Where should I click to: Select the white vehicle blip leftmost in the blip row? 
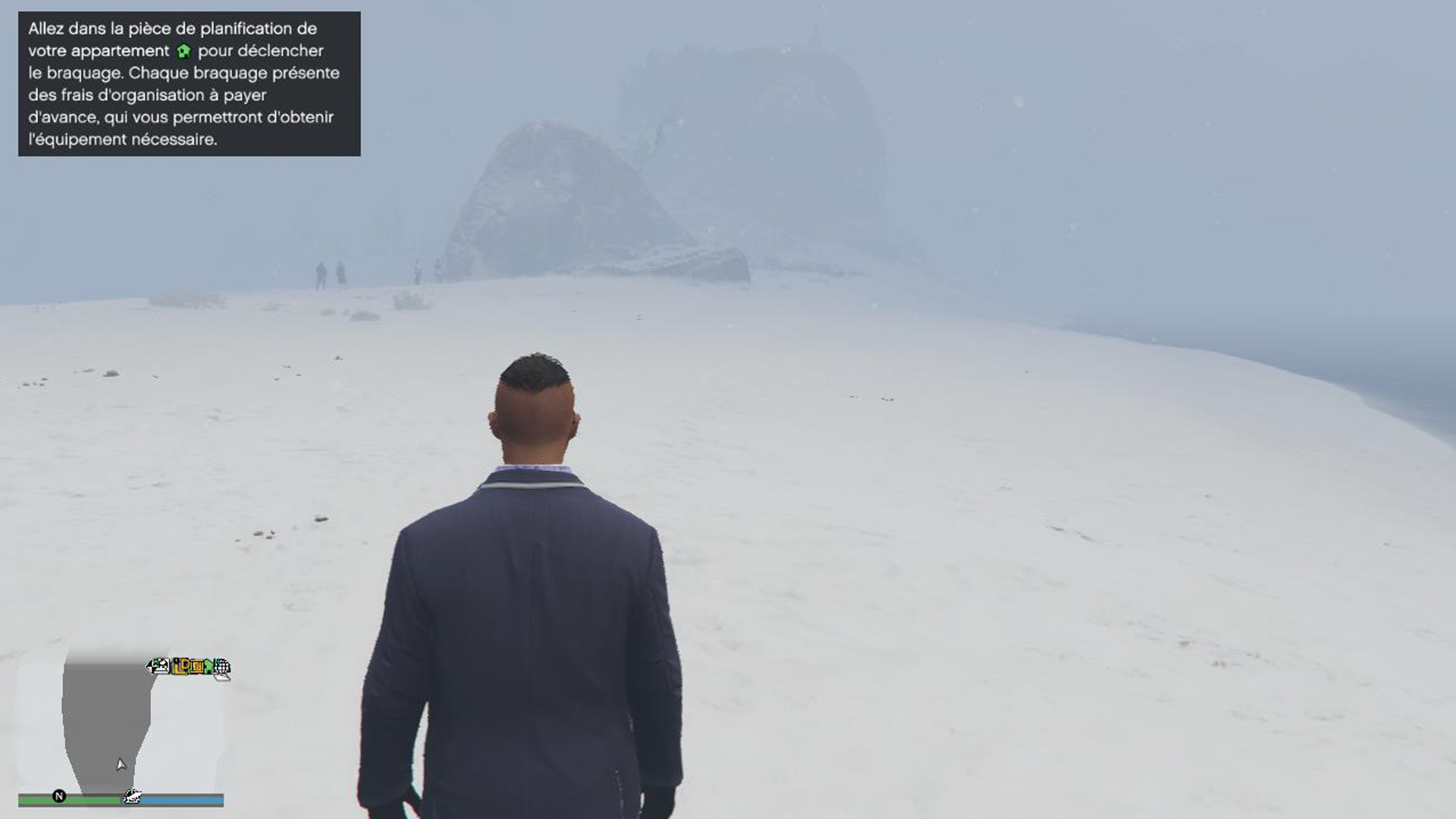[158, 667]
